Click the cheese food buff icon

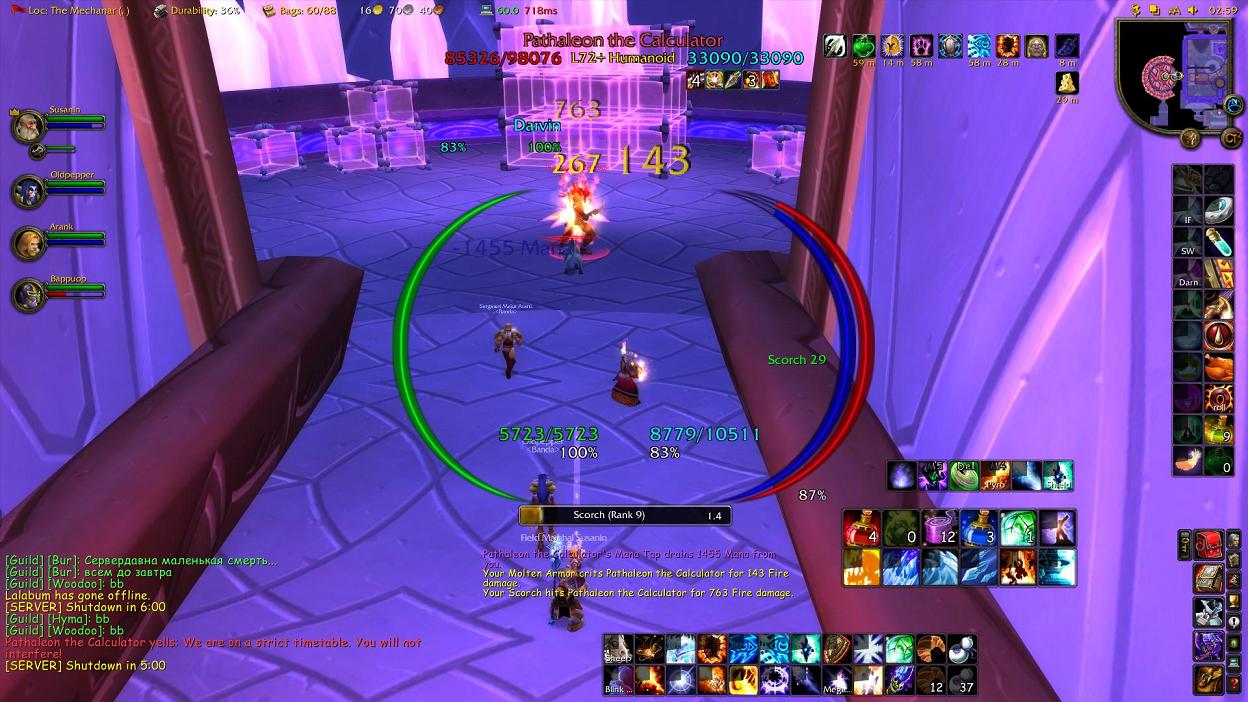pos(1067,81)
